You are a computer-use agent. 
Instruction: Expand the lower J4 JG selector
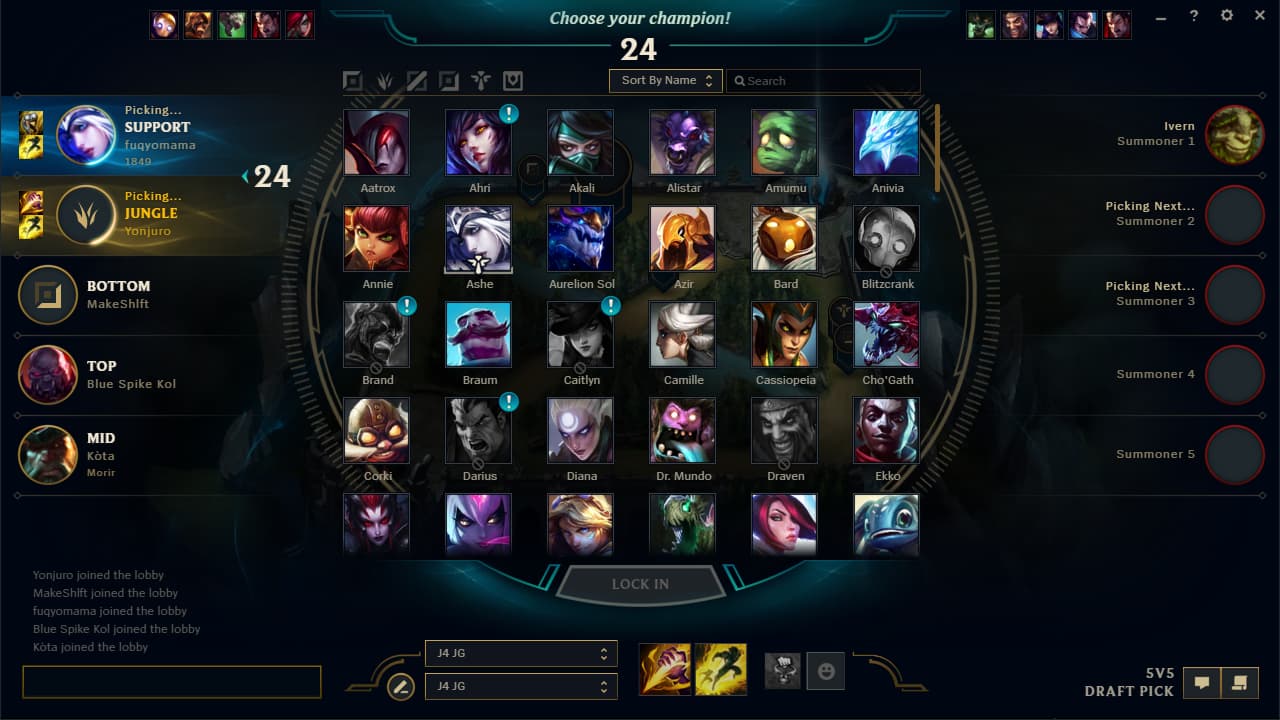coord(521,686)
